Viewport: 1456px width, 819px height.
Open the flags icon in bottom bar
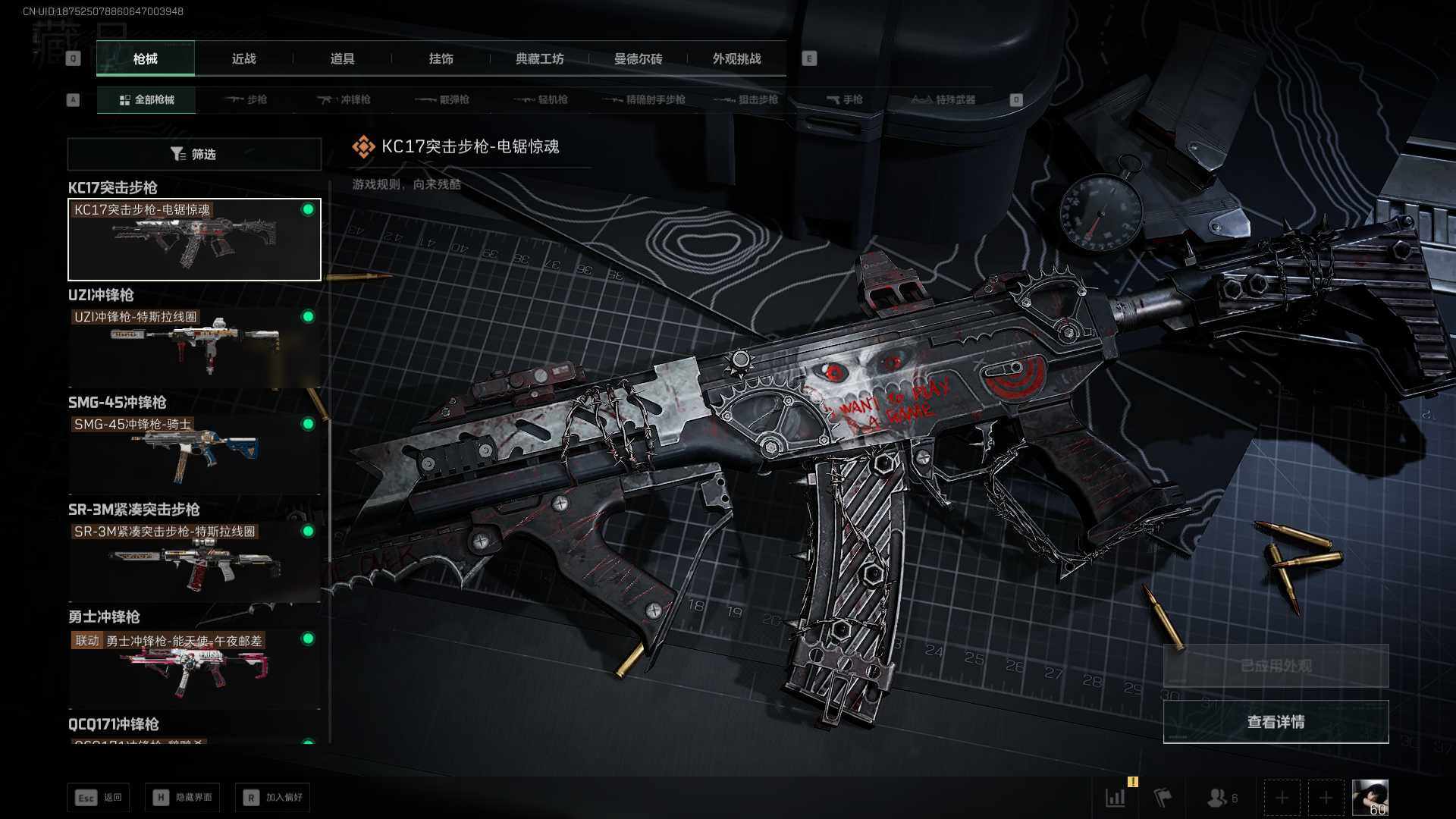point(1163,798)
